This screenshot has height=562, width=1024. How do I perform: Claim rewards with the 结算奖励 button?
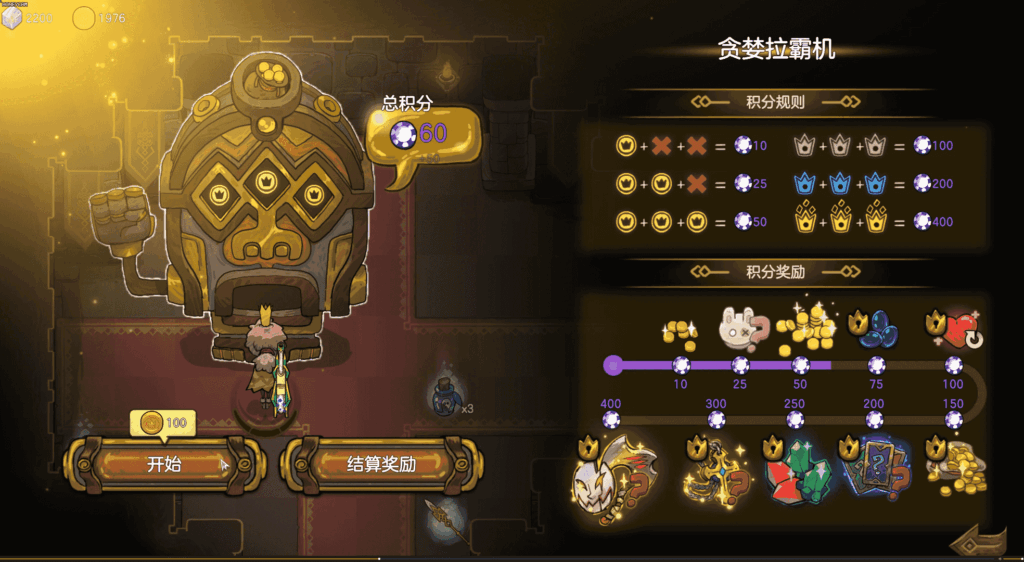[x=381, y=464]
